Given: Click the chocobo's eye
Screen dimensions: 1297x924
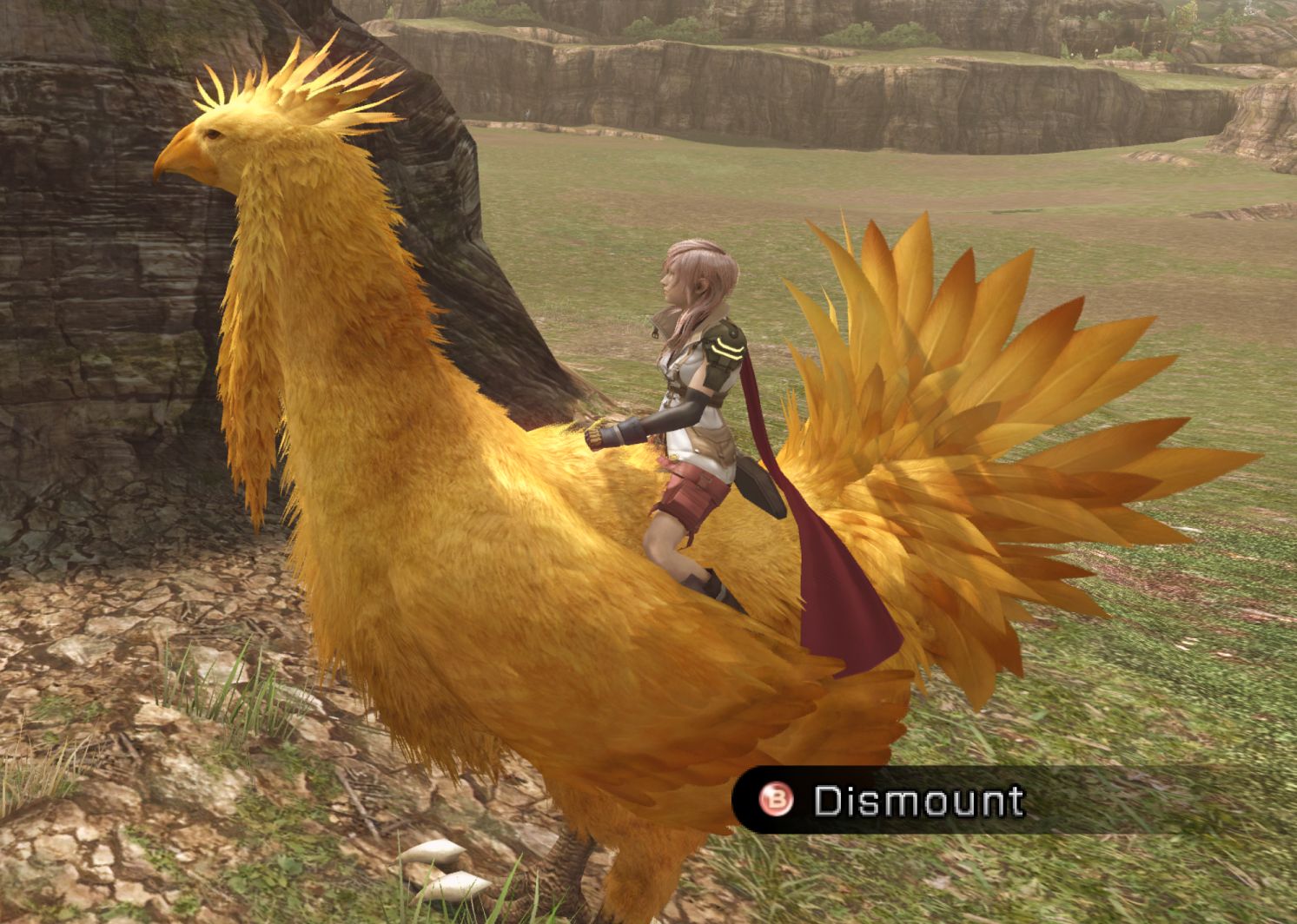Looking at the screenshot, I should click(213, 135).
